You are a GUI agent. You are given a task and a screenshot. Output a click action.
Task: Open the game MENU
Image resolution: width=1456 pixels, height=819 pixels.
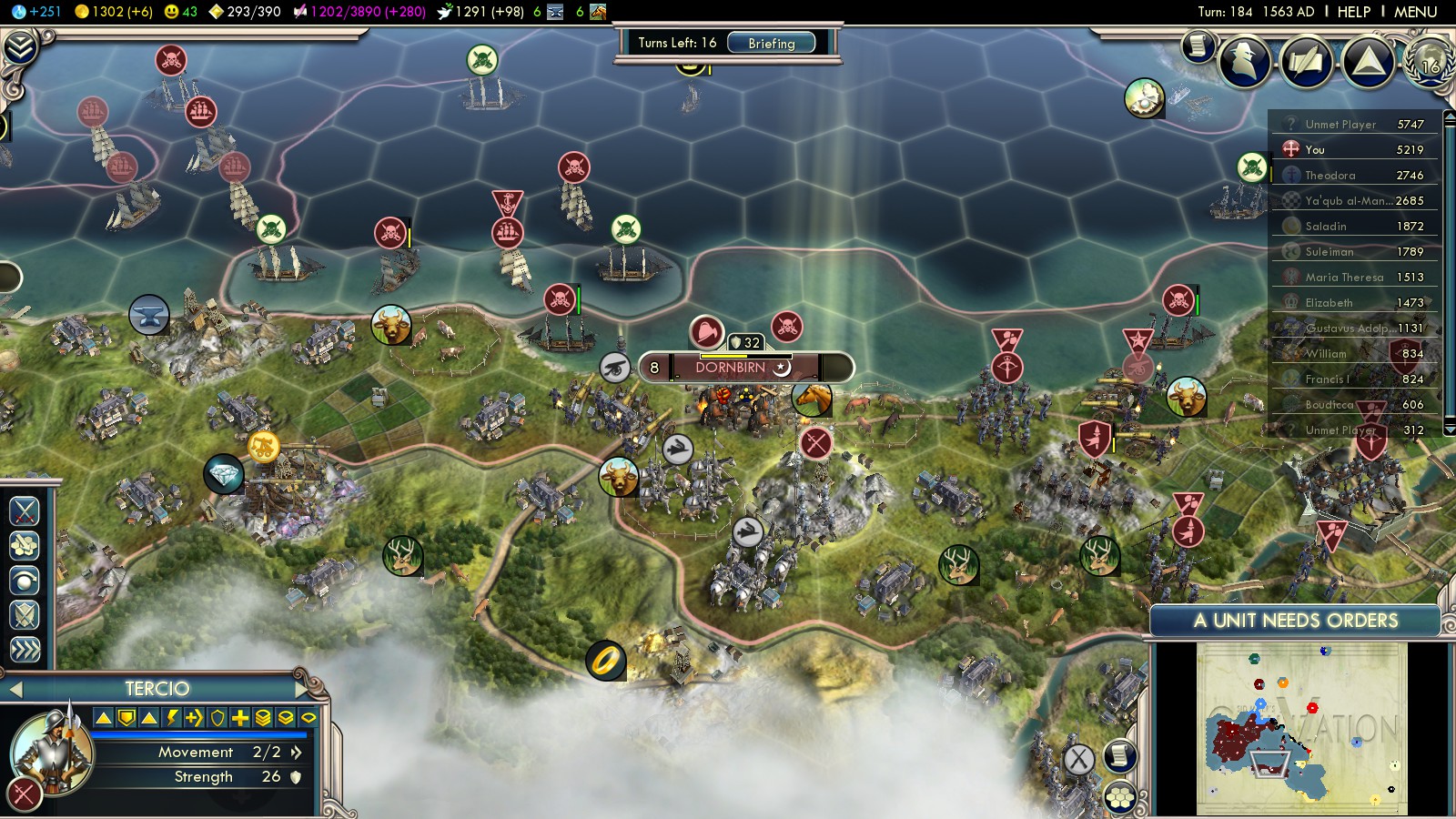(x=1415, y=12)
